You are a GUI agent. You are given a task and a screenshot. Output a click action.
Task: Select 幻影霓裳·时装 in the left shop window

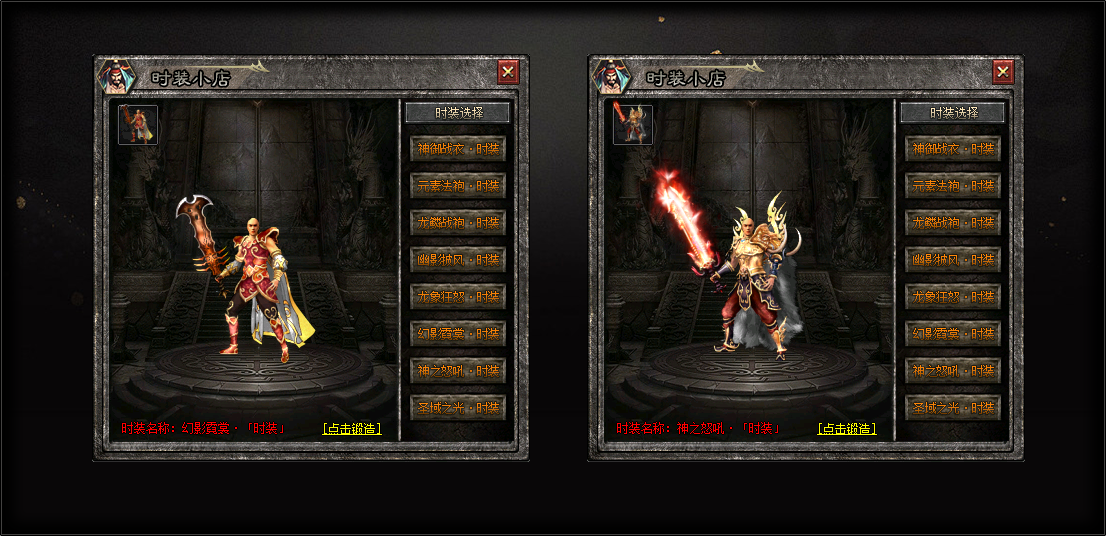tap(458, 334)
